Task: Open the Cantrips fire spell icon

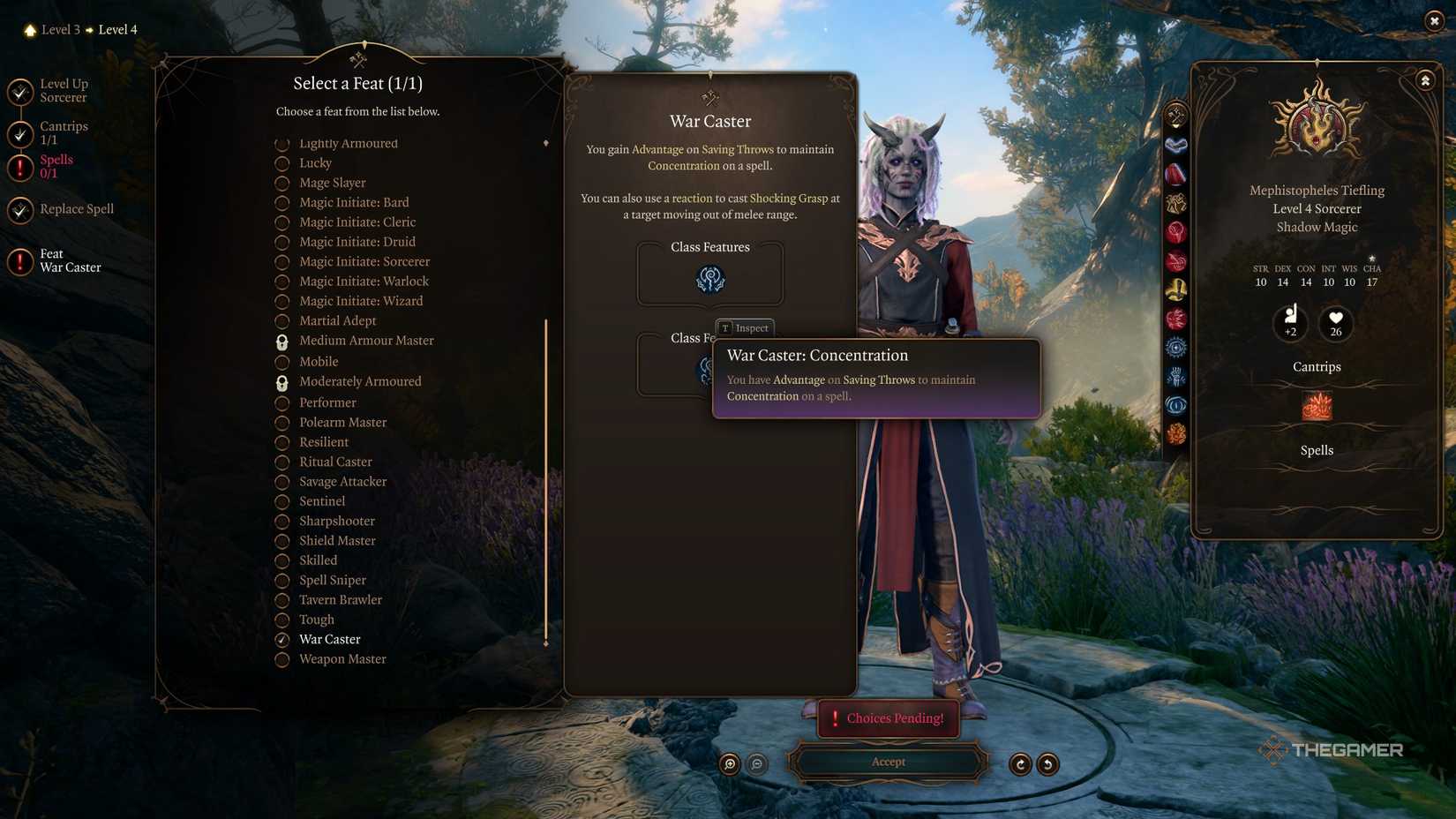Action: coord(1316,405)
